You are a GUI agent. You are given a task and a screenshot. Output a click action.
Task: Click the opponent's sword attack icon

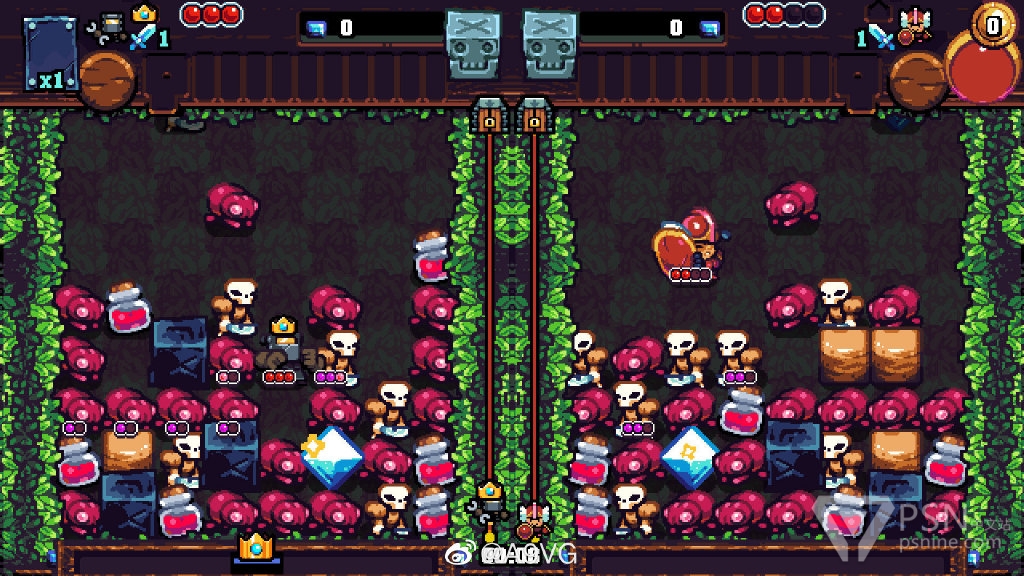880,36
